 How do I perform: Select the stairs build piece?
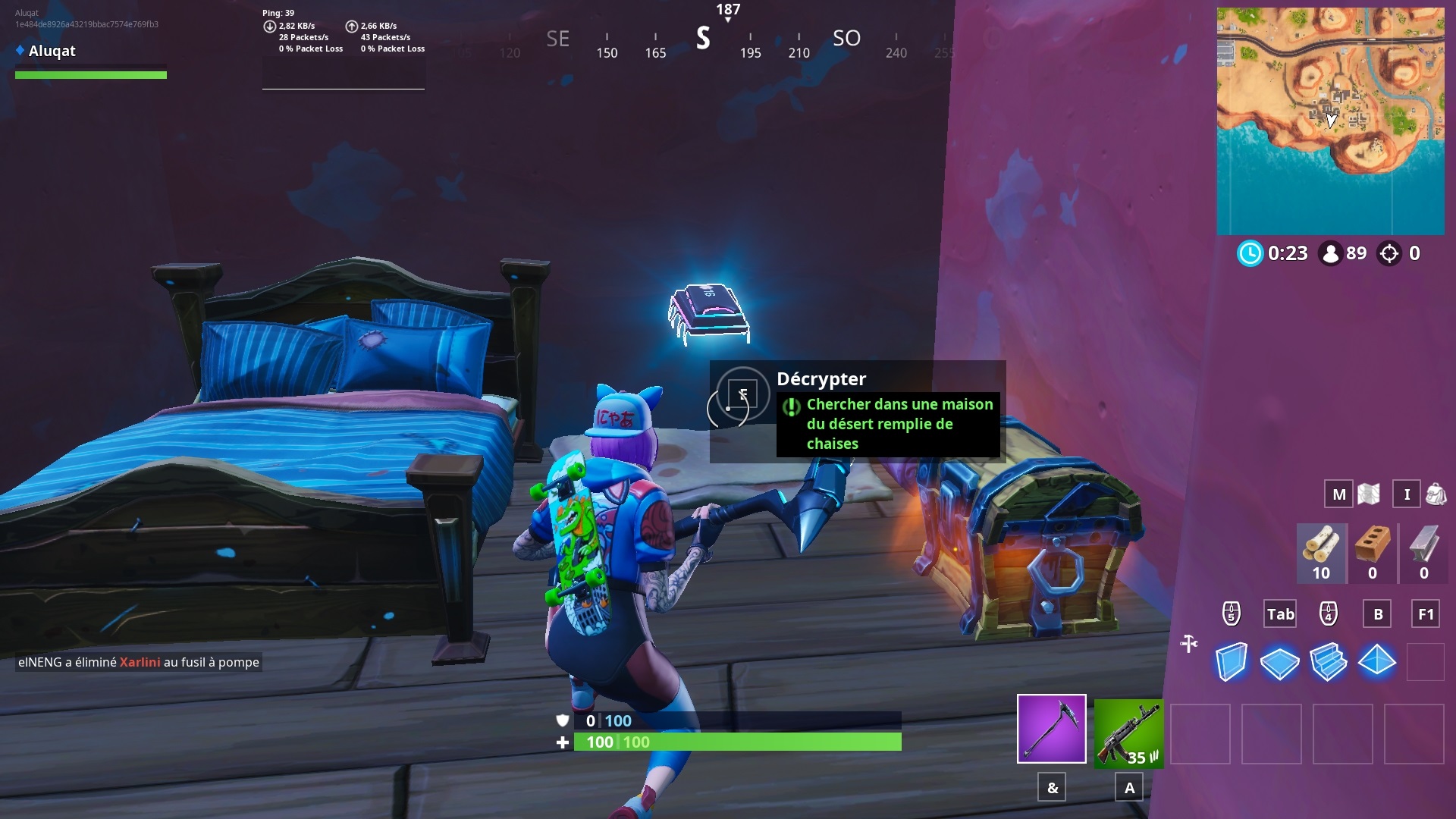1329,662
